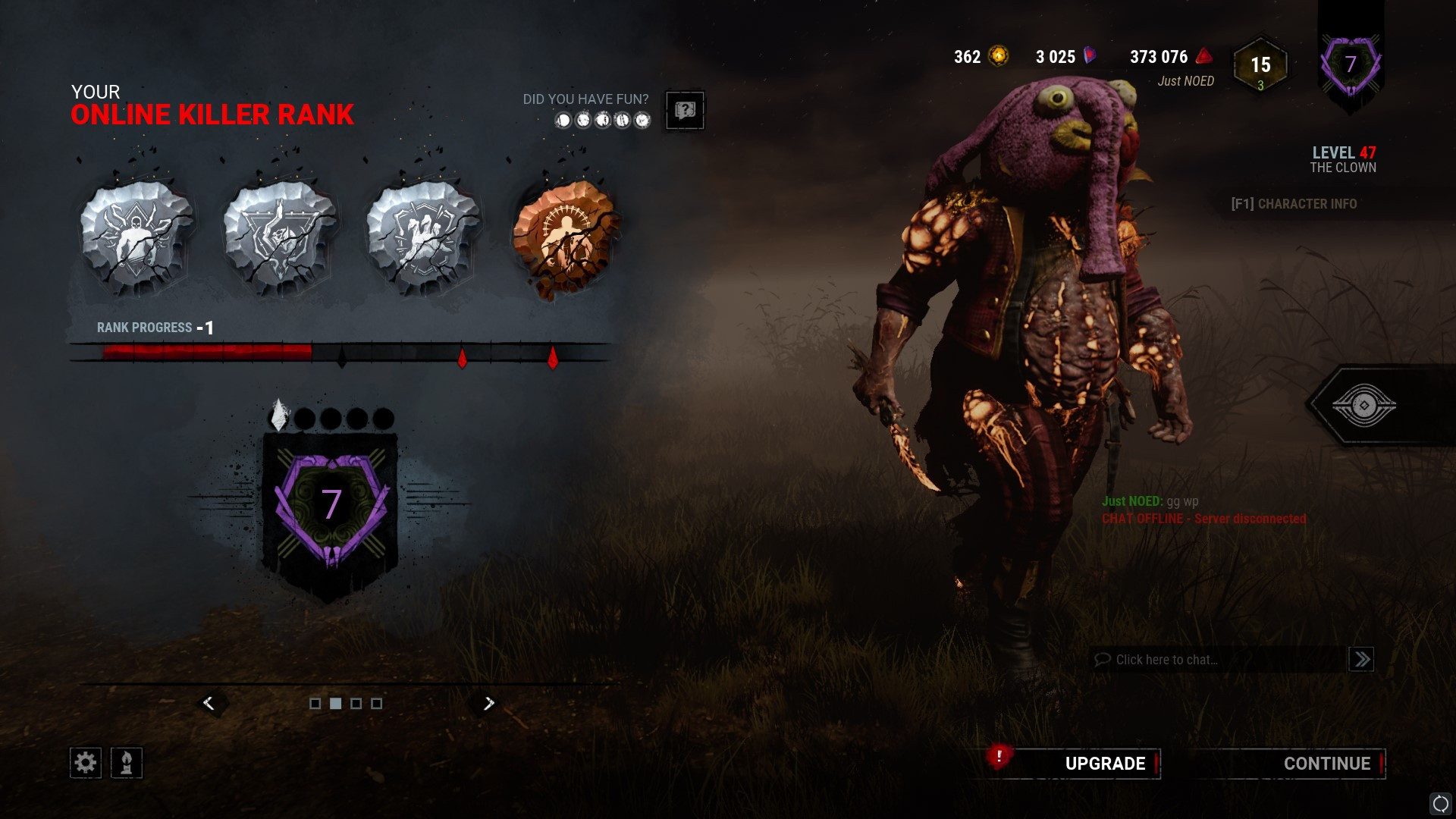Jump to the last page indicator square
The image size is (1456, 819).
pos(376,704)
